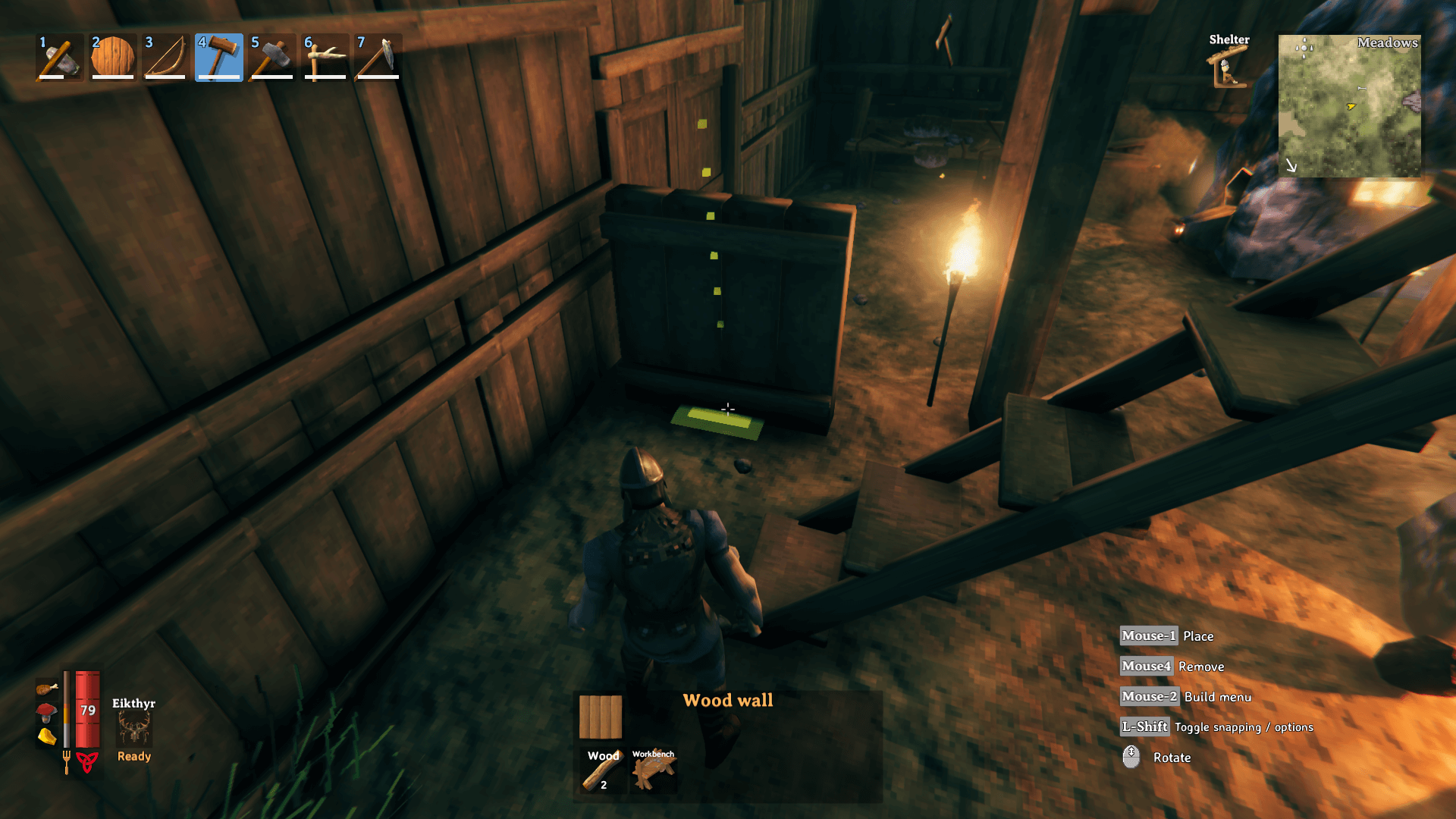
Task: Click the Wood wall build piece icon
Action: click(x=601, y=717)
